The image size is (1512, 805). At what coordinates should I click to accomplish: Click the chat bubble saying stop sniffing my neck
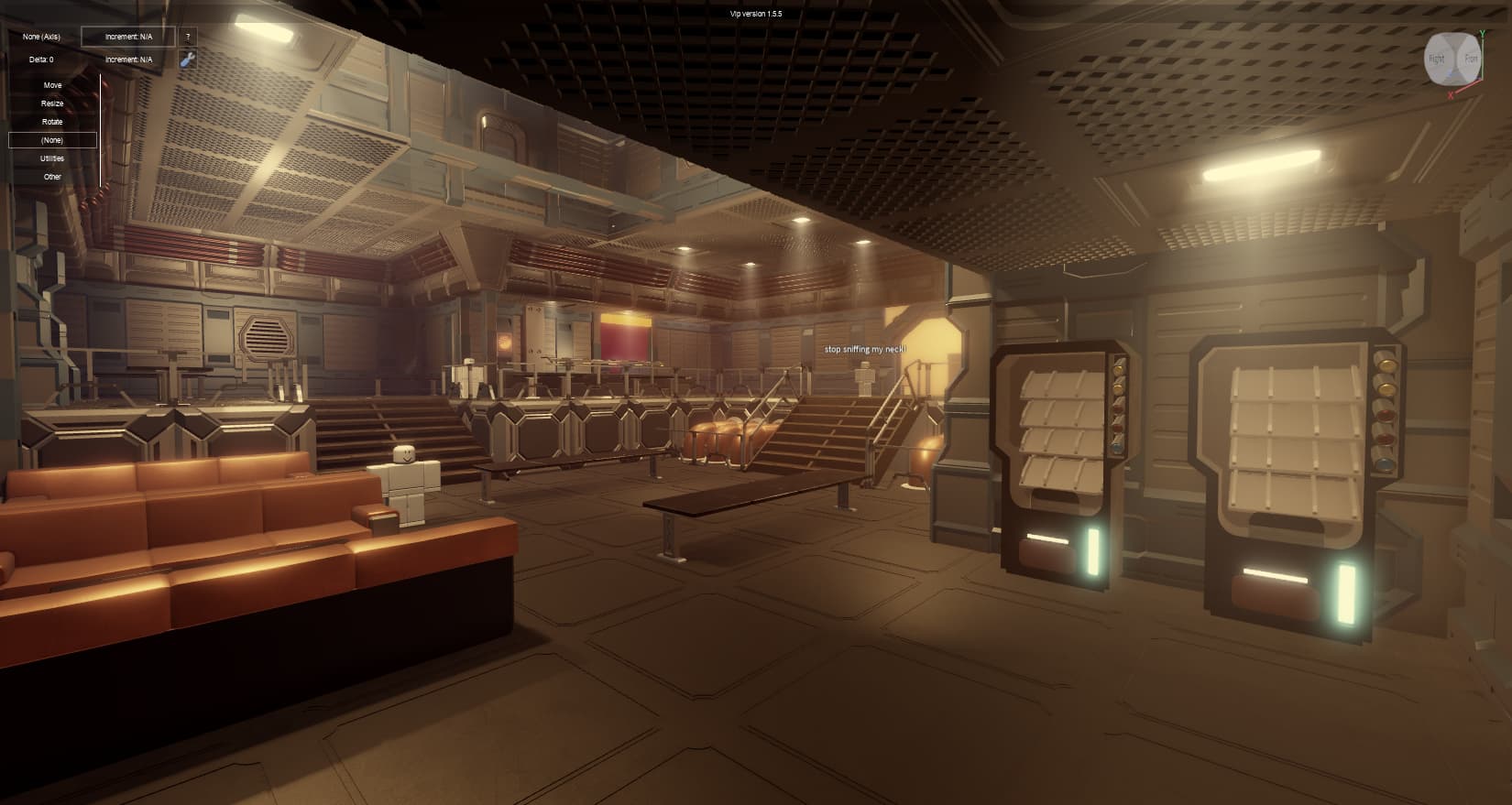[864, 349]
